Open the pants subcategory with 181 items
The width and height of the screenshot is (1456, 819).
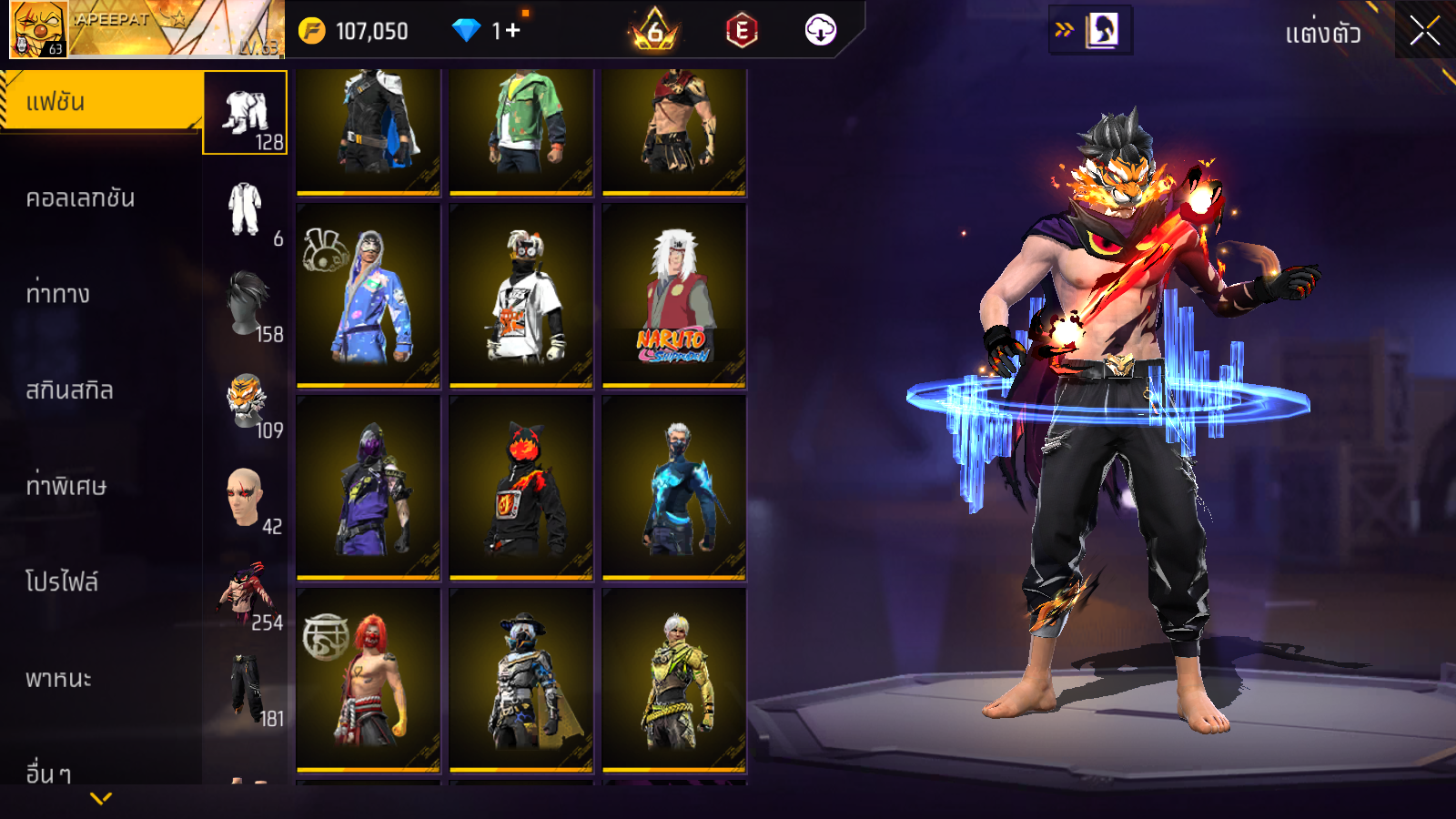247,689
